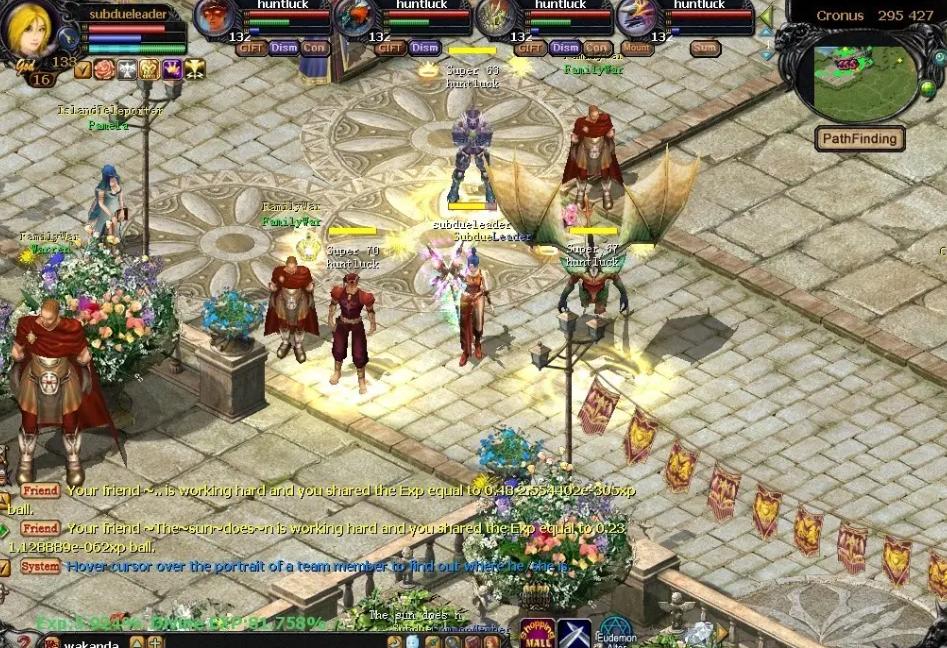This screenshot has height=648, width=947.
Task: Click the green arrow beside the minimap
Action: point(766,17)
